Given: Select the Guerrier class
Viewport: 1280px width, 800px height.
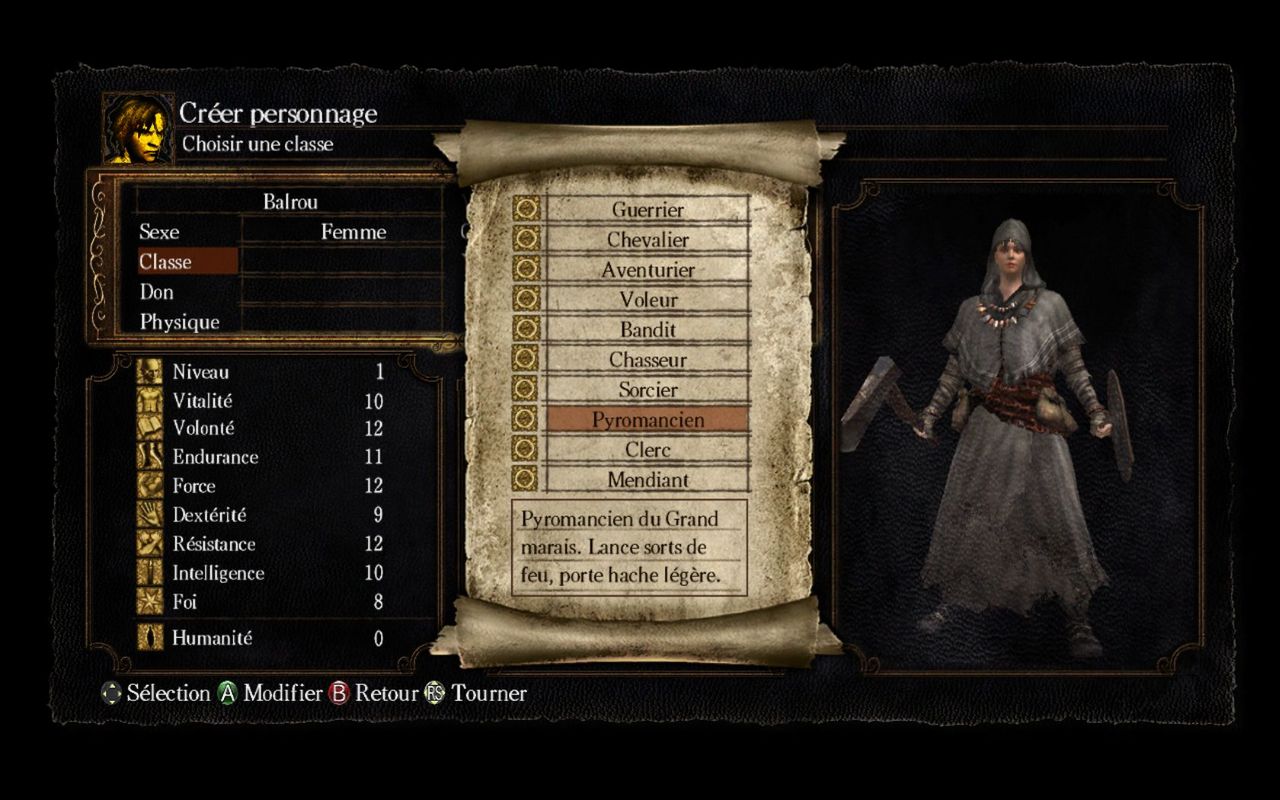Looking at the screenshot, I should [x=647, y=210].
